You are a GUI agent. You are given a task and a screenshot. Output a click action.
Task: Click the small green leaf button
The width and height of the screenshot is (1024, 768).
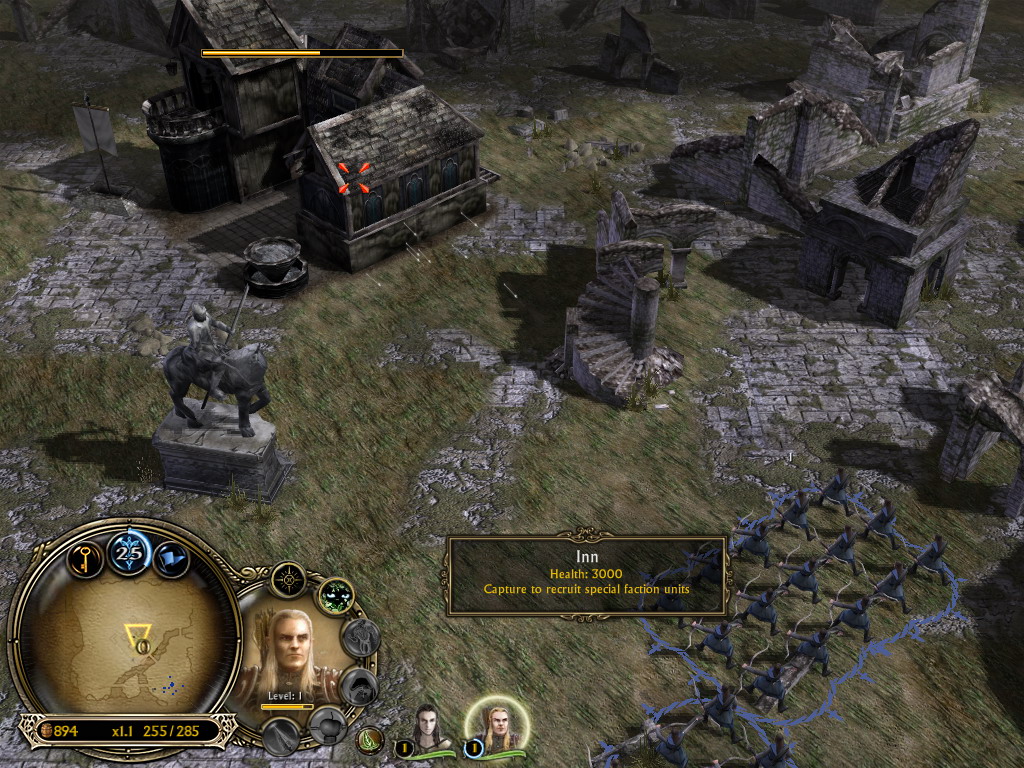tap(372, 741)
